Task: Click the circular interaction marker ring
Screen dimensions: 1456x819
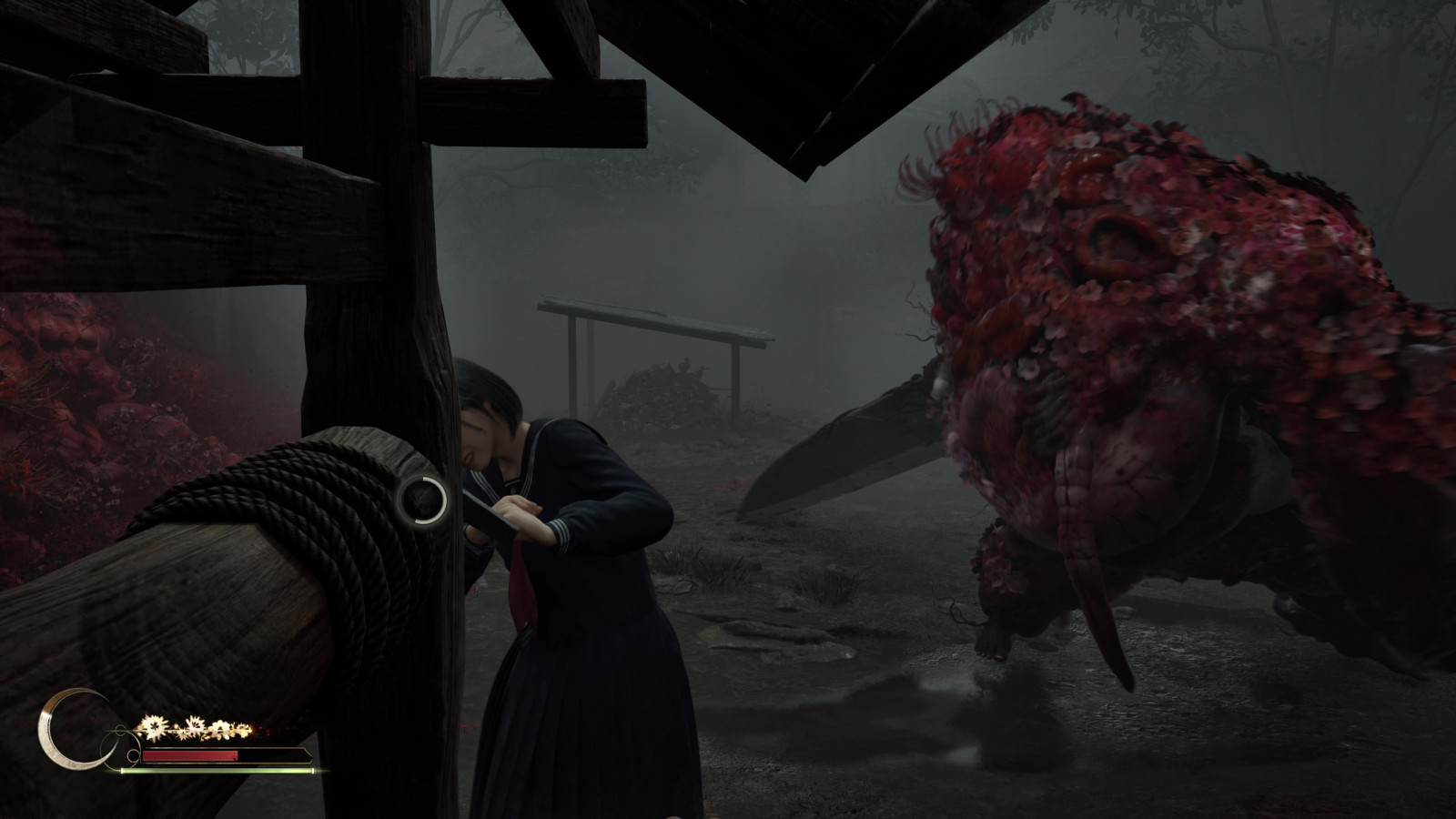Action: [x=422, y=498]
